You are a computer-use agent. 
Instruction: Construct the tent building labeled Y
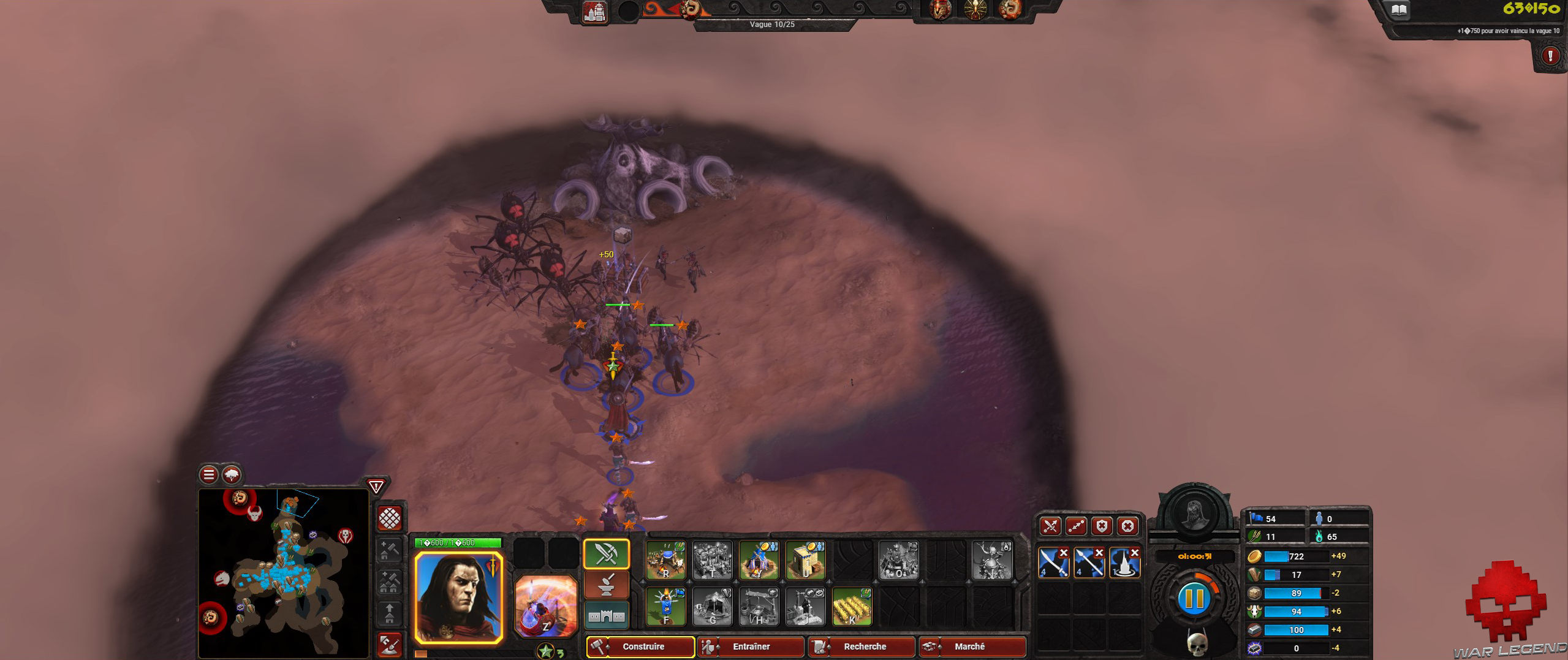click(758, 560)
